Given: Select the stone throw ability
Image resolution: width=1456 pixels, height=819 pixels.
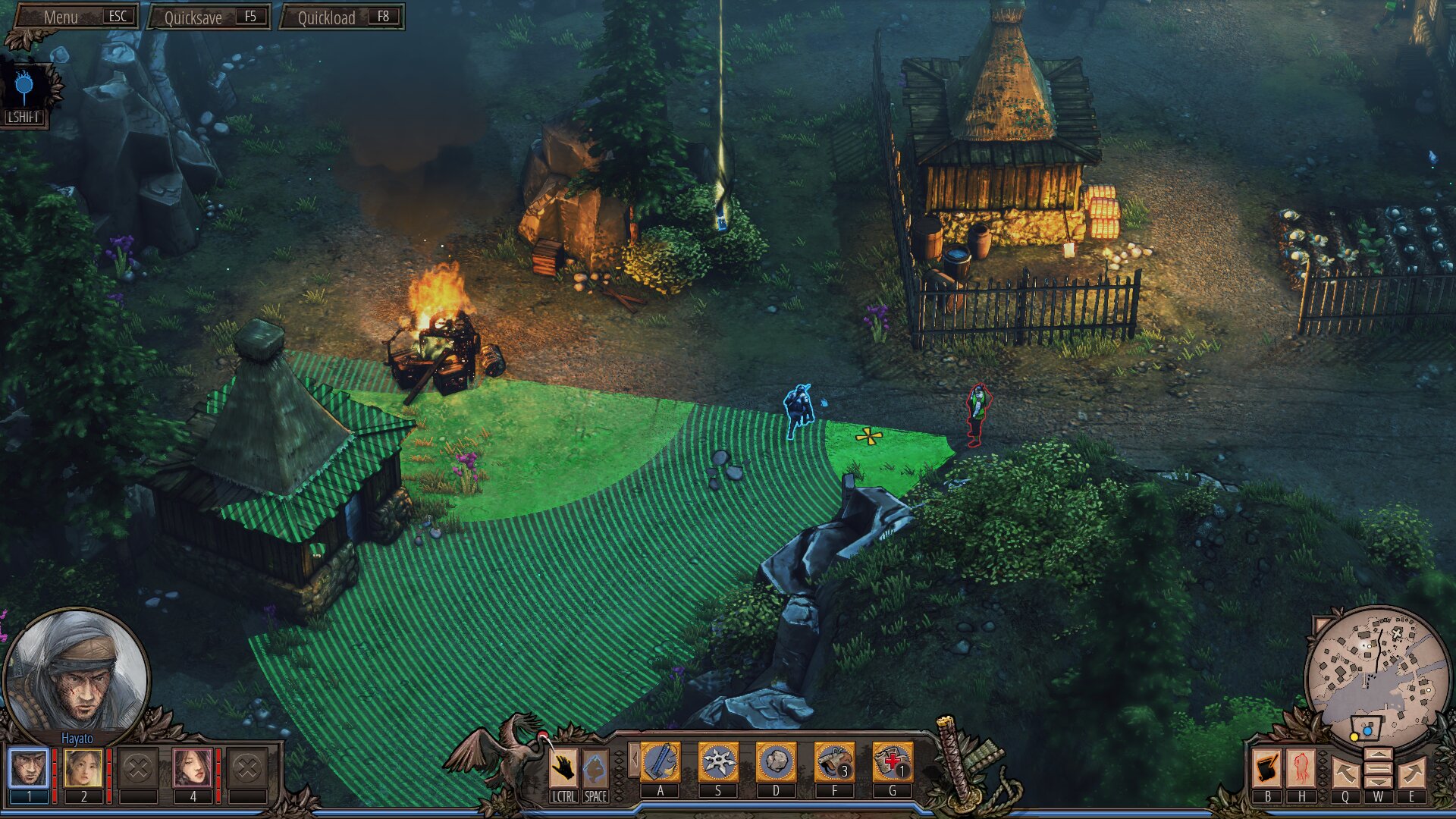Looking at the screenshot, I should [776, 762].
